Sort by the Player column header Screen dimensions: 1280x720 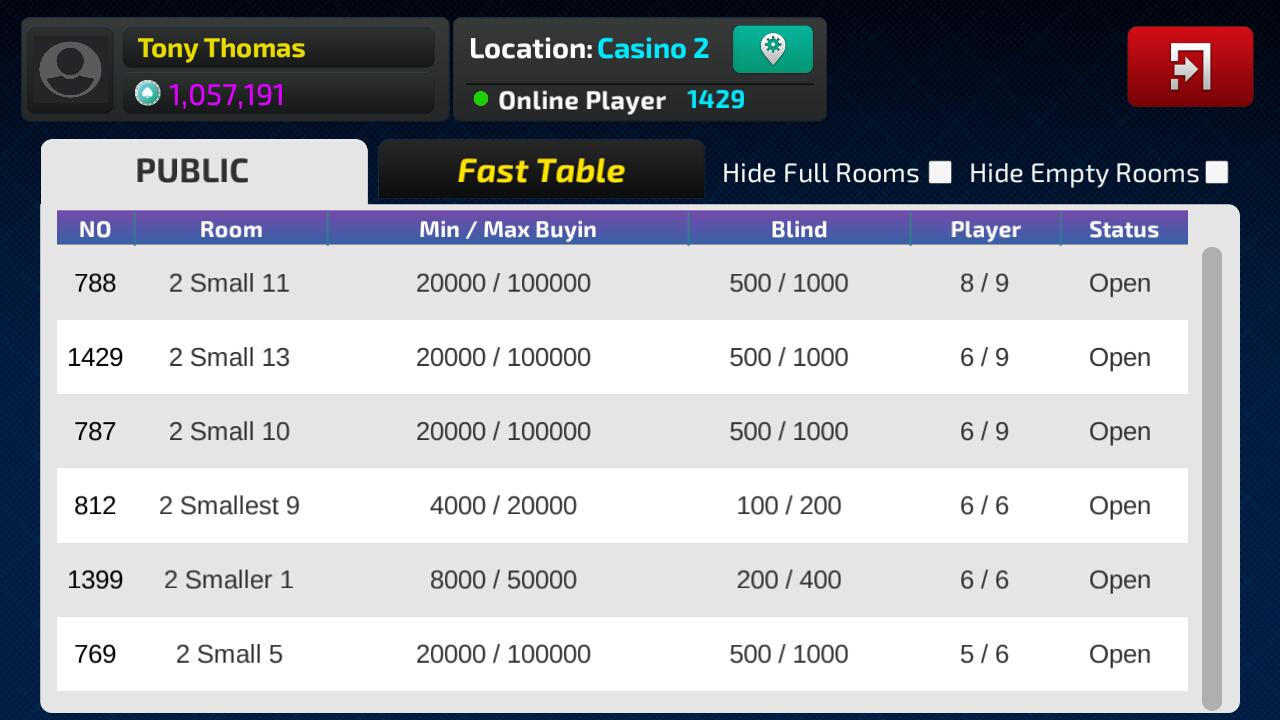point(985,228)
